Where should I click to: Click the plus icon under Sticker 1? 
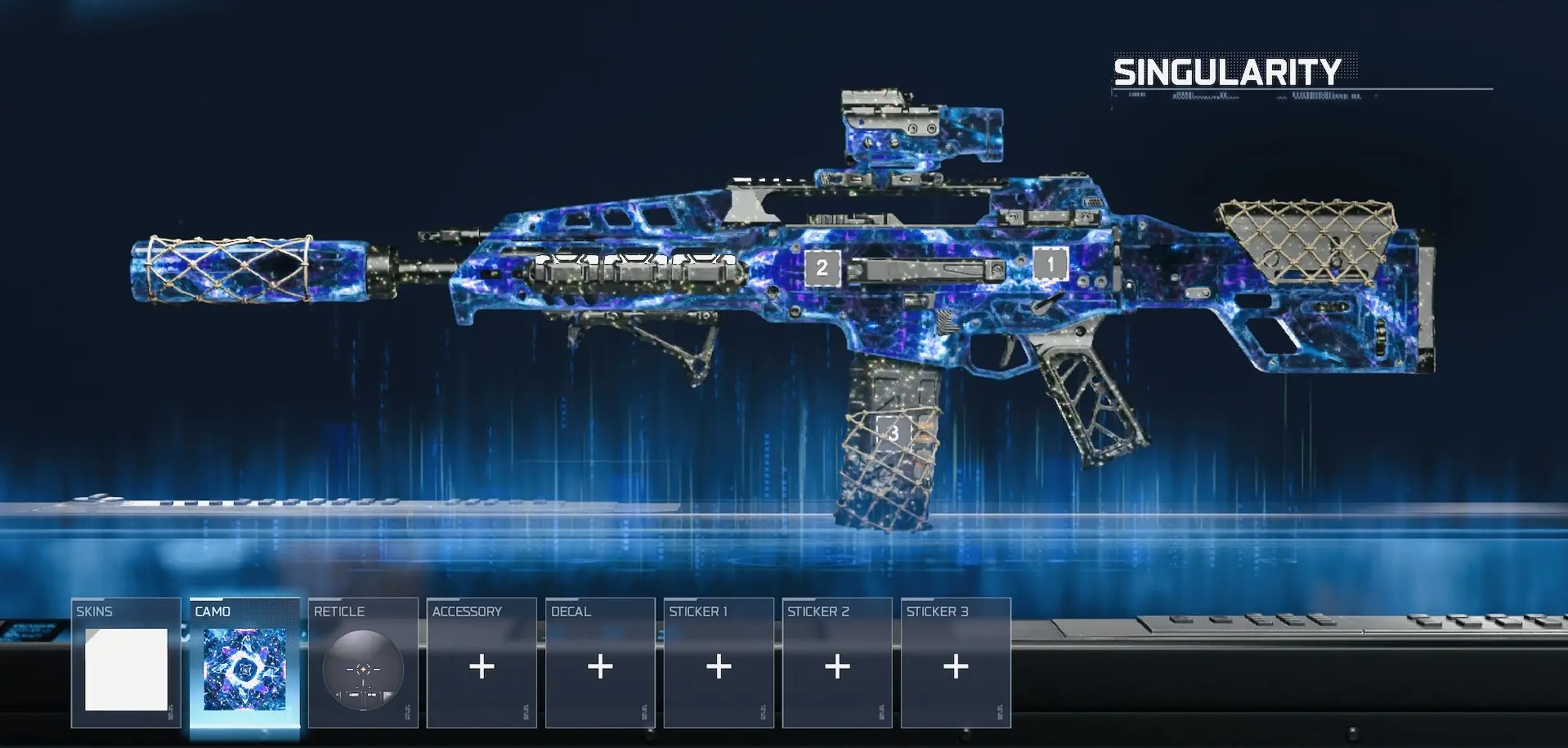[x=718, y=667]
